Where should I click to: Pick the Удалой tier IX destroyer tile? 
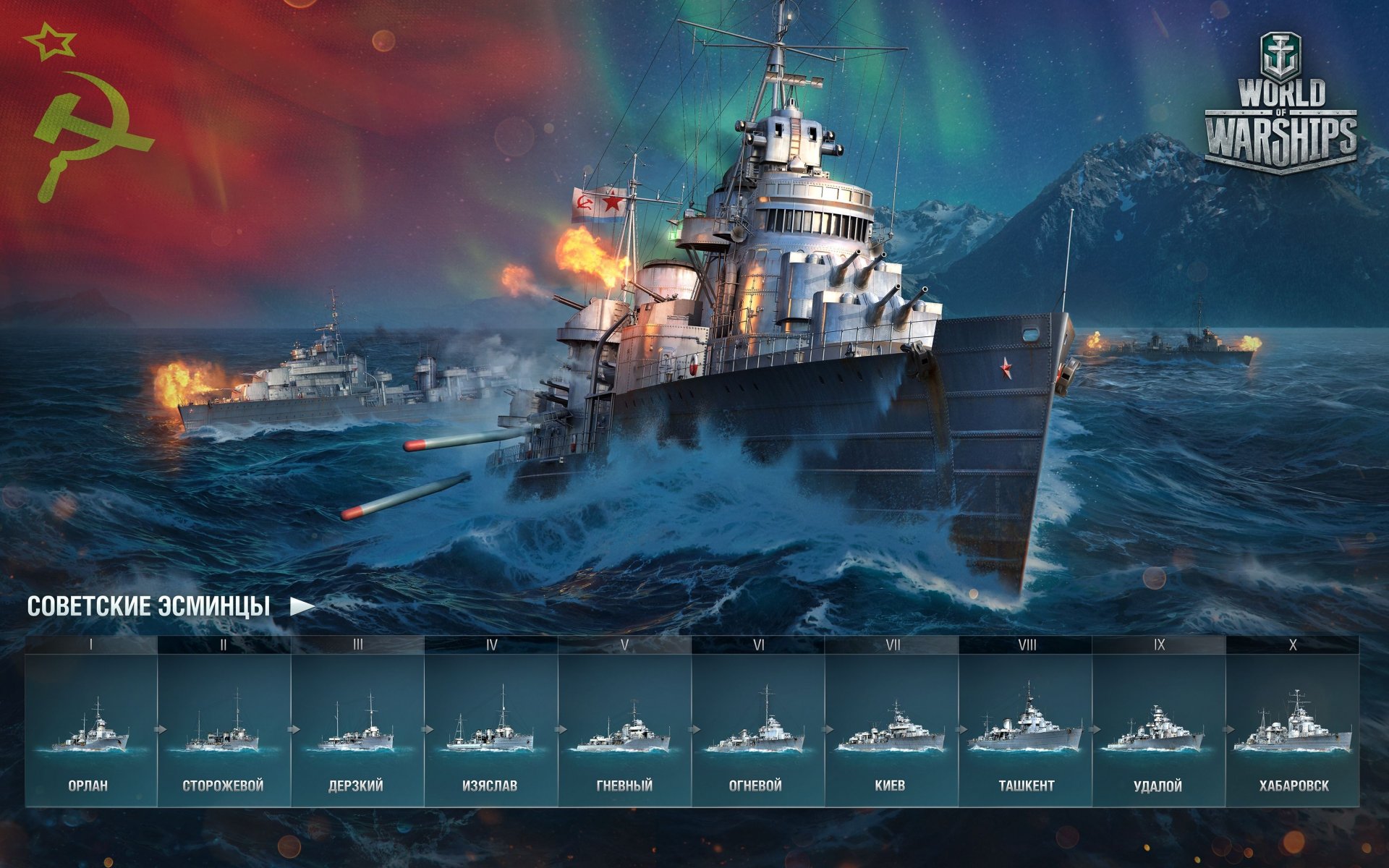point(1158,731)
